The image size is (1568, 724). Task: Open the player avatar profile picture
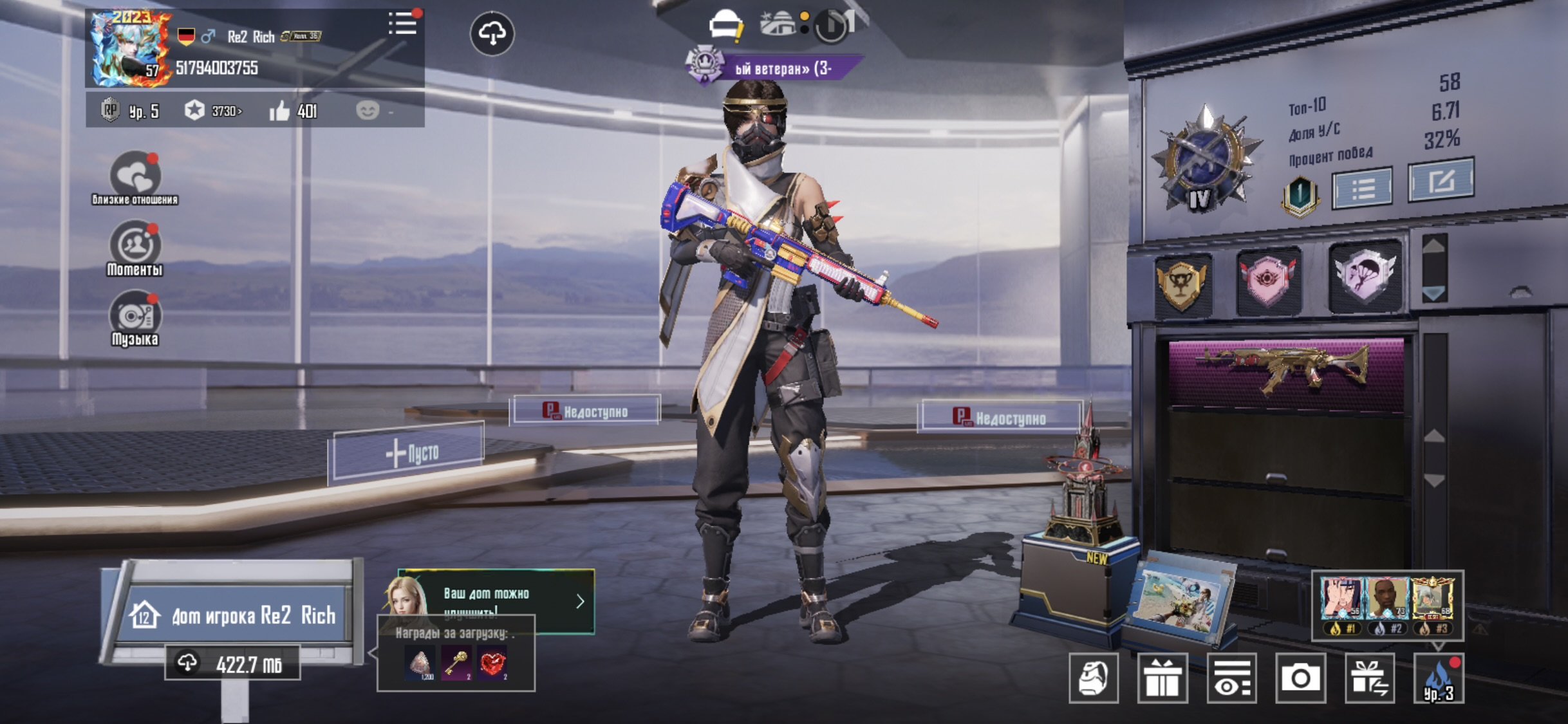point(131,49)
